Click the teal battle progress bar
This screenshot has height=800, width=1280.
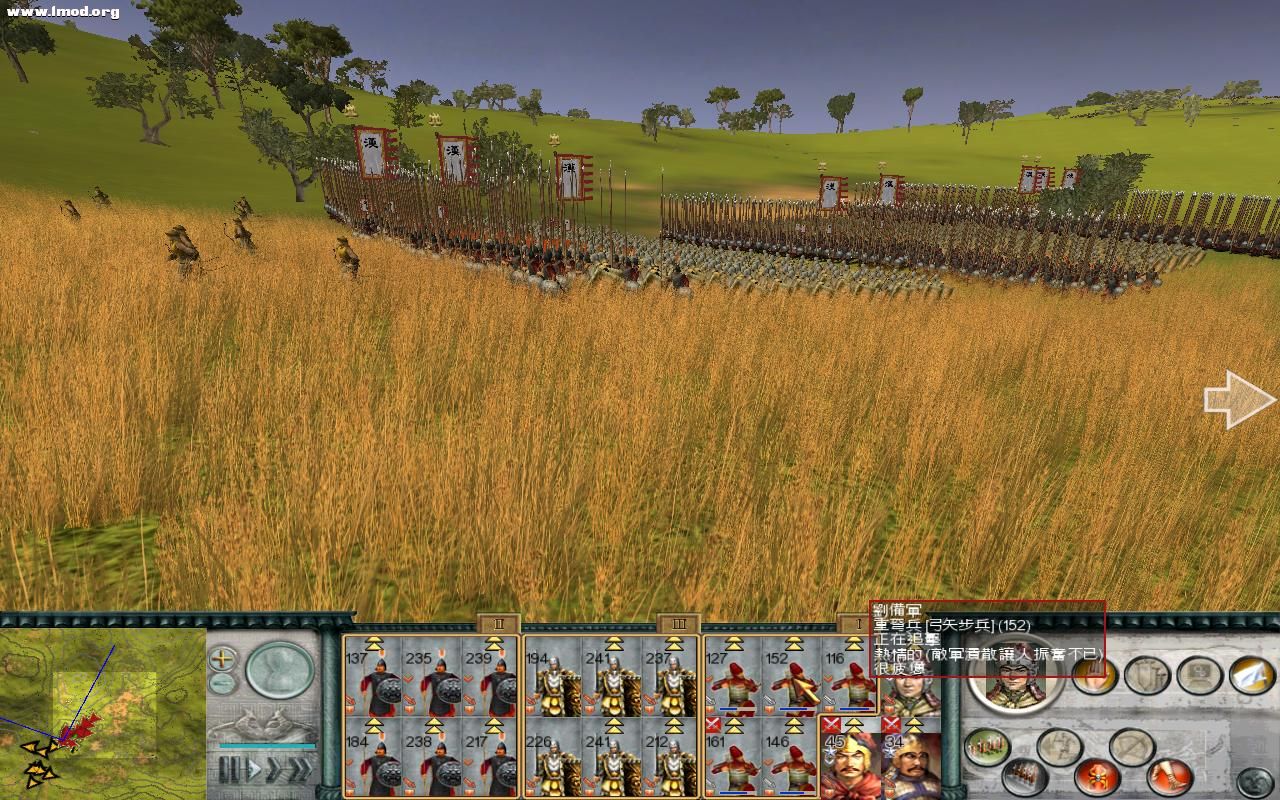pyautogui.click(x=267, y=745)
